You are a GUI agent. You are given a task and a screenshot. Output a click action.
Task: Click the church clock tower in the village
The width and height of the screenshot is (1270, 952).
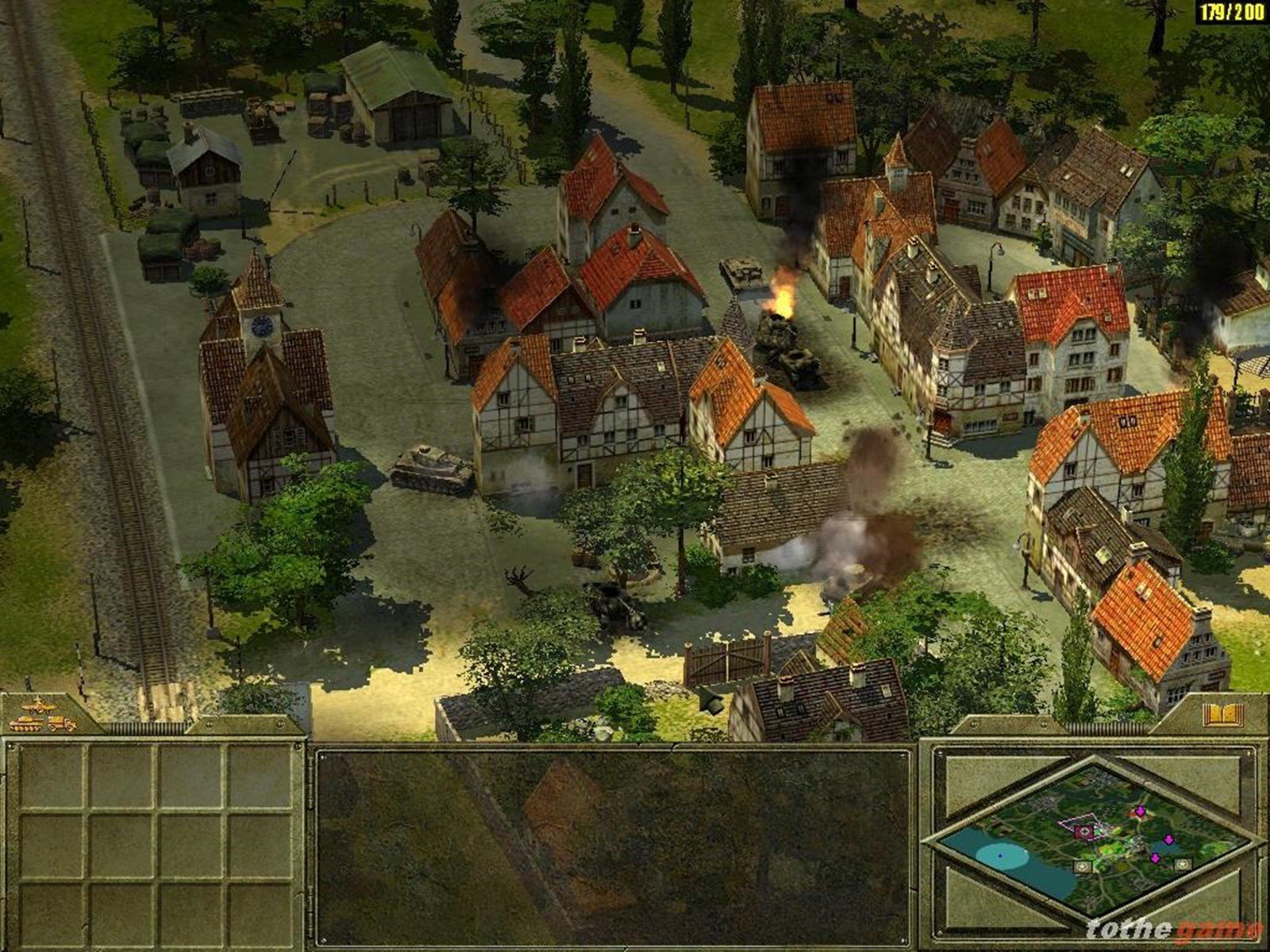click(262, 325)
